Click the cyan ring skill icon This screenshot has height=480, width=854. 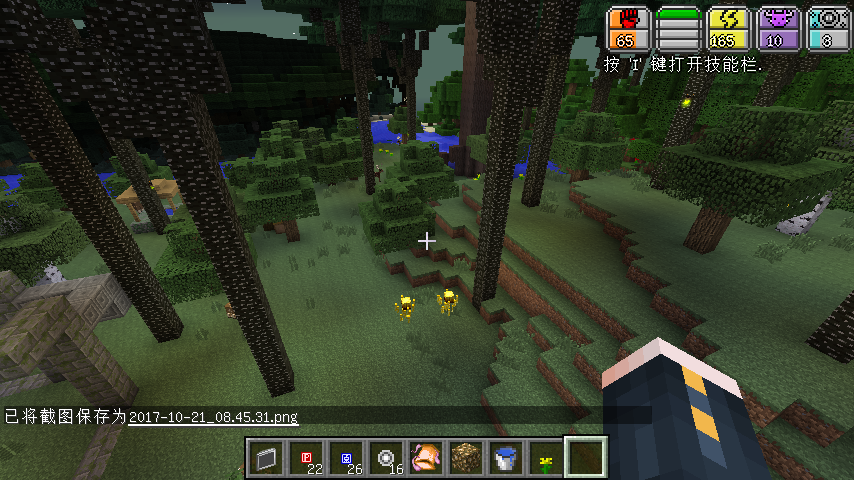[829, 21]
